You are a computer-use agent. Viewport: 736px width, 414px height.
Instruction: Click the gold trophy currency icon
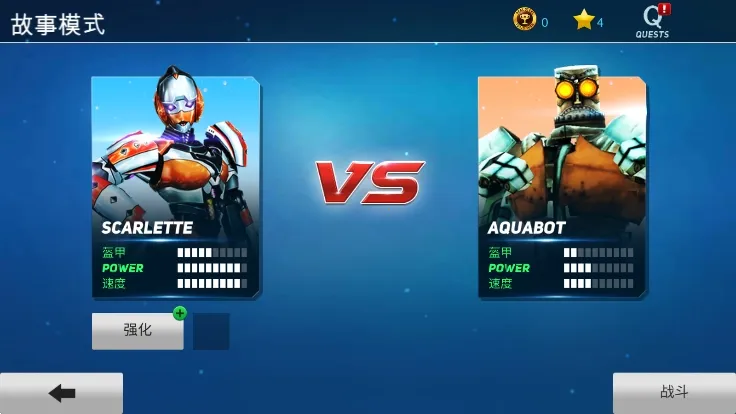click(x=524, y=20)
